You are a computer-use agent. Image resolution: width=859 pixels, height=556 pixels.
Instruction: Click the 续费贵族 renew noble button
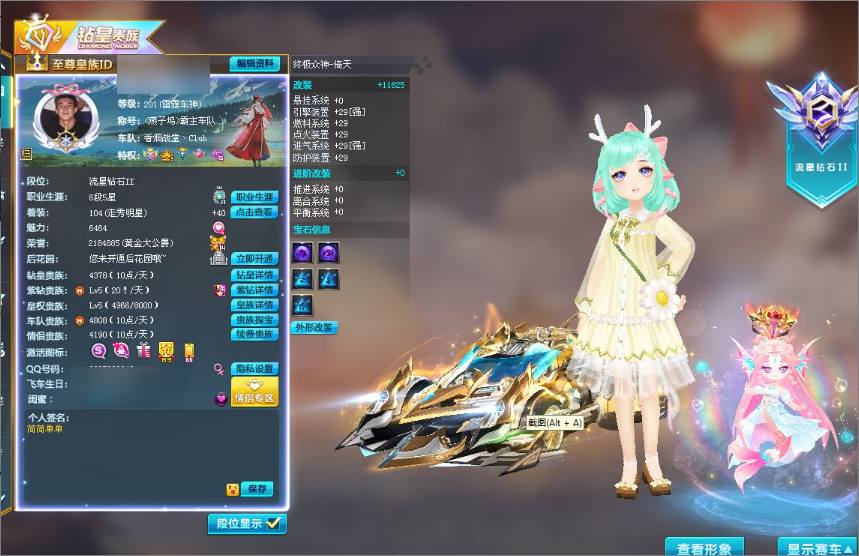pos(255,334)
